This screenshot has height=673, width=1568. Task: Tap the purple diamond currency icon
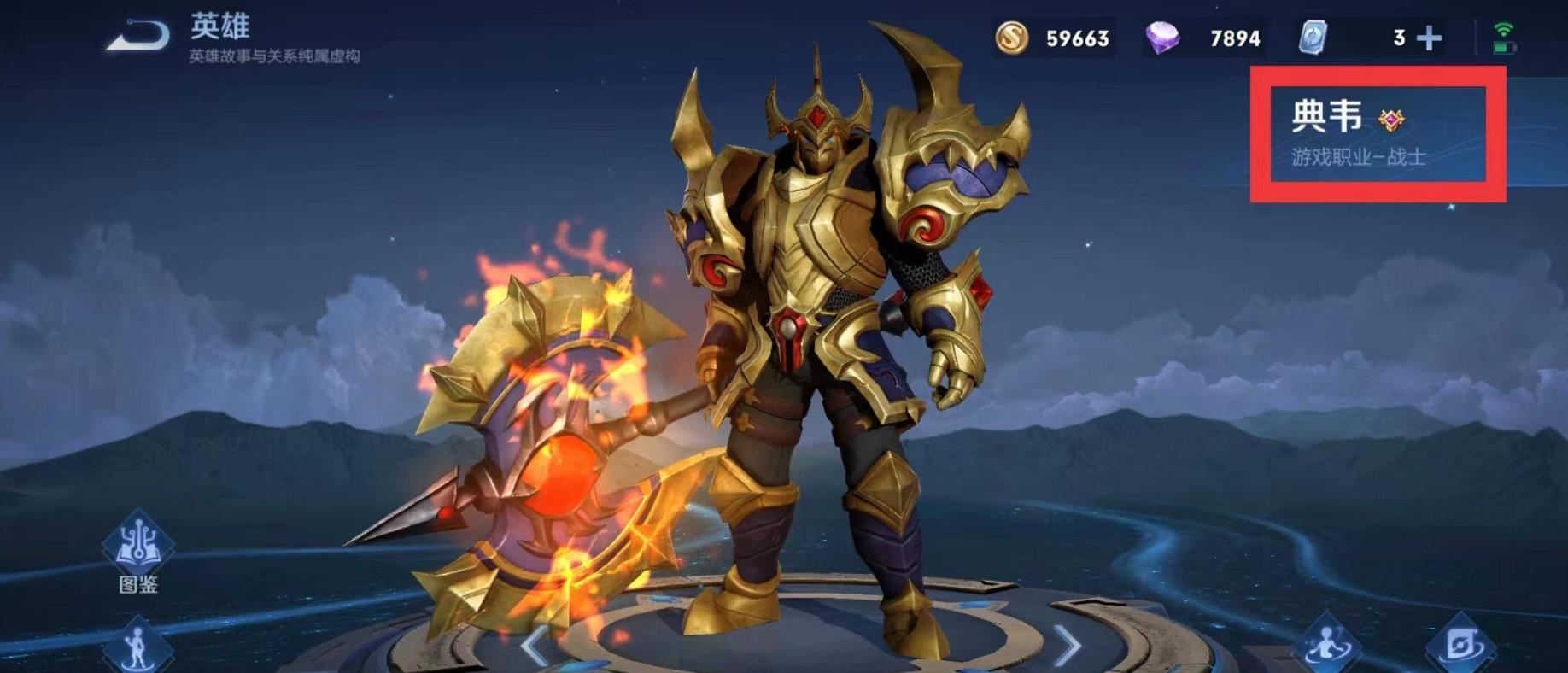[1161, 38]
